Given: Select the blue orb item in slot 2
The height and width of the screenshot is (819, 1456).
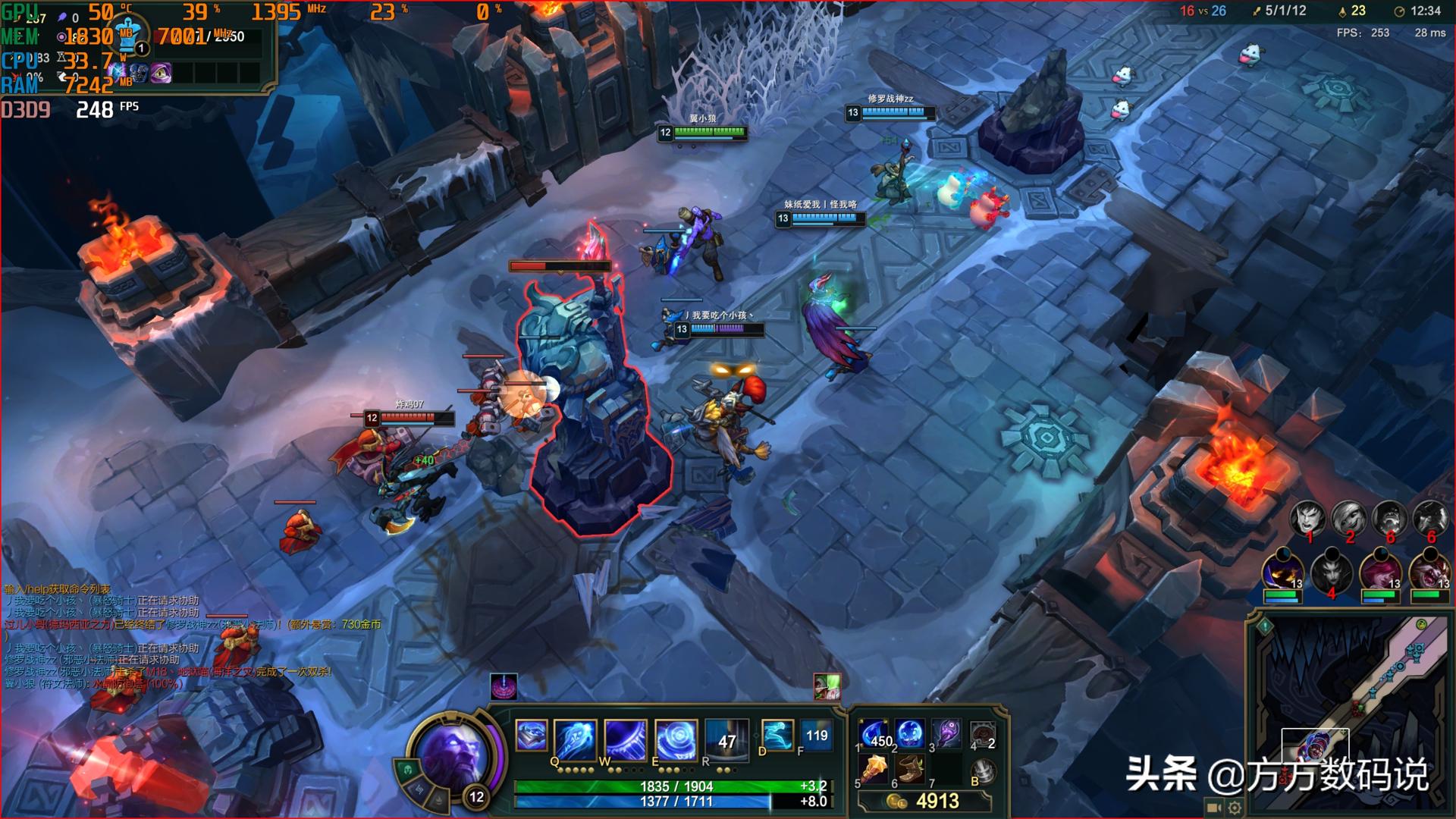Looking at the screenshot, I should (910, 734).
